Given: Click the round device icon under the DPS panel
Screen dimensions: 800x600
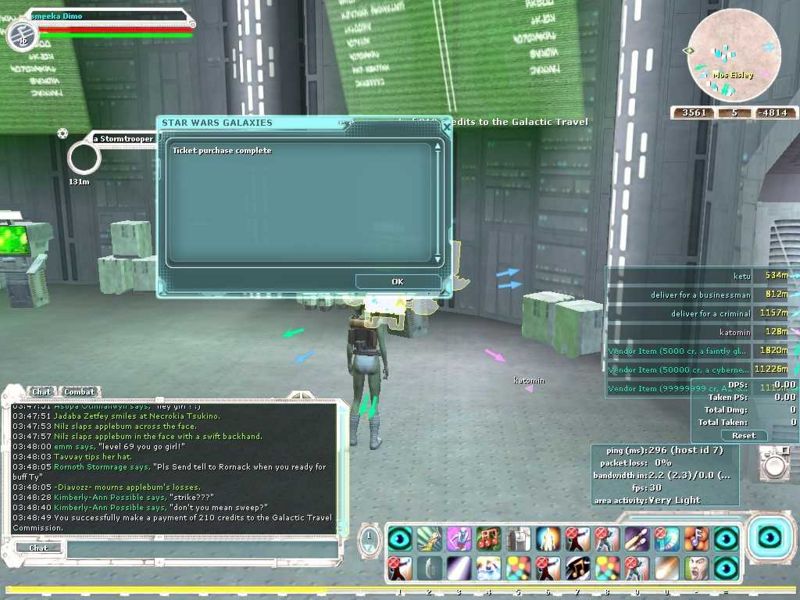Looking at the screenshot, I should pos(774,463).
